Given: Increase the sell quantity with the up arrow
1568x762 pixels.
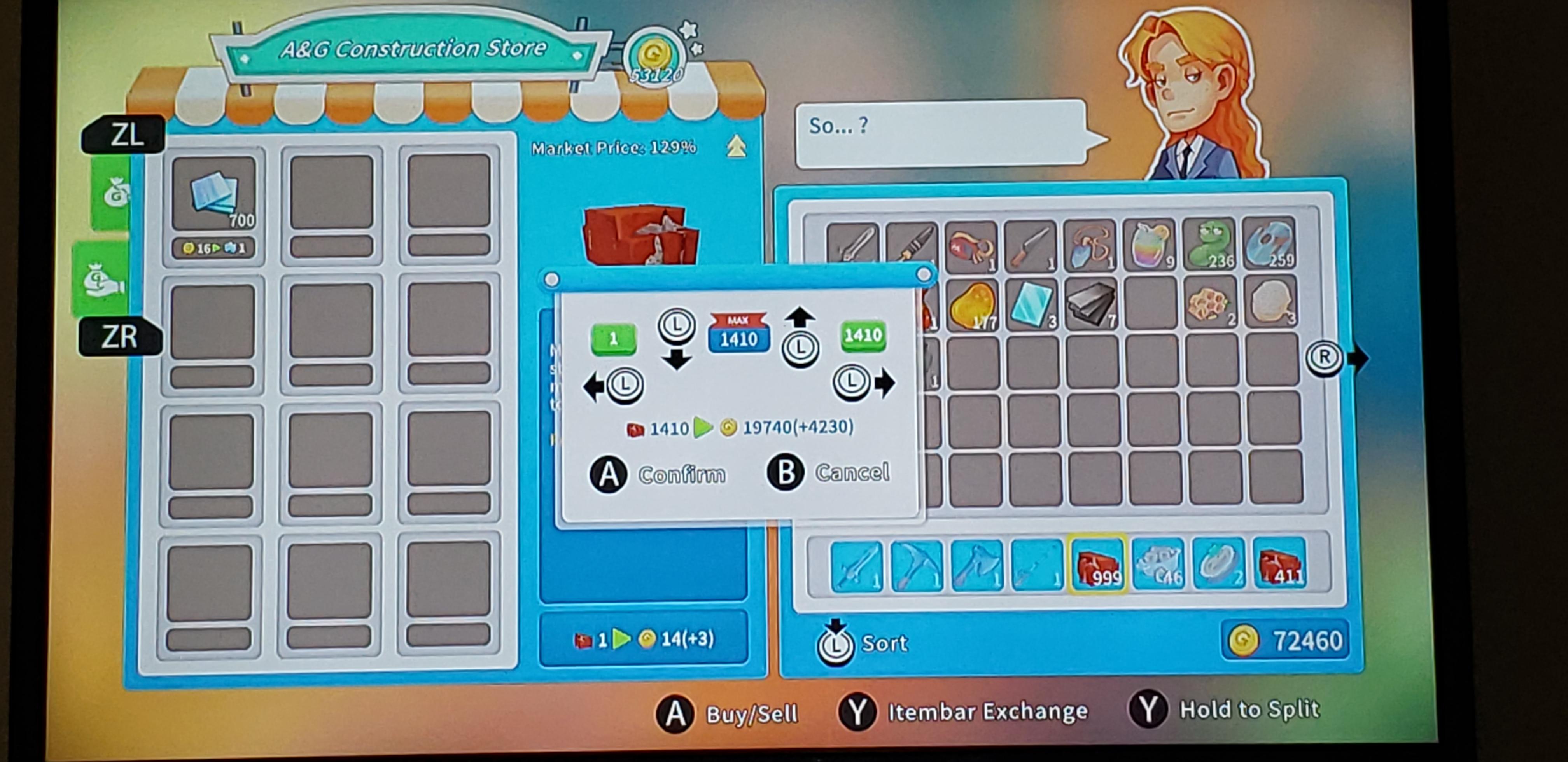Looking at the screenshot, I should 800,316.
